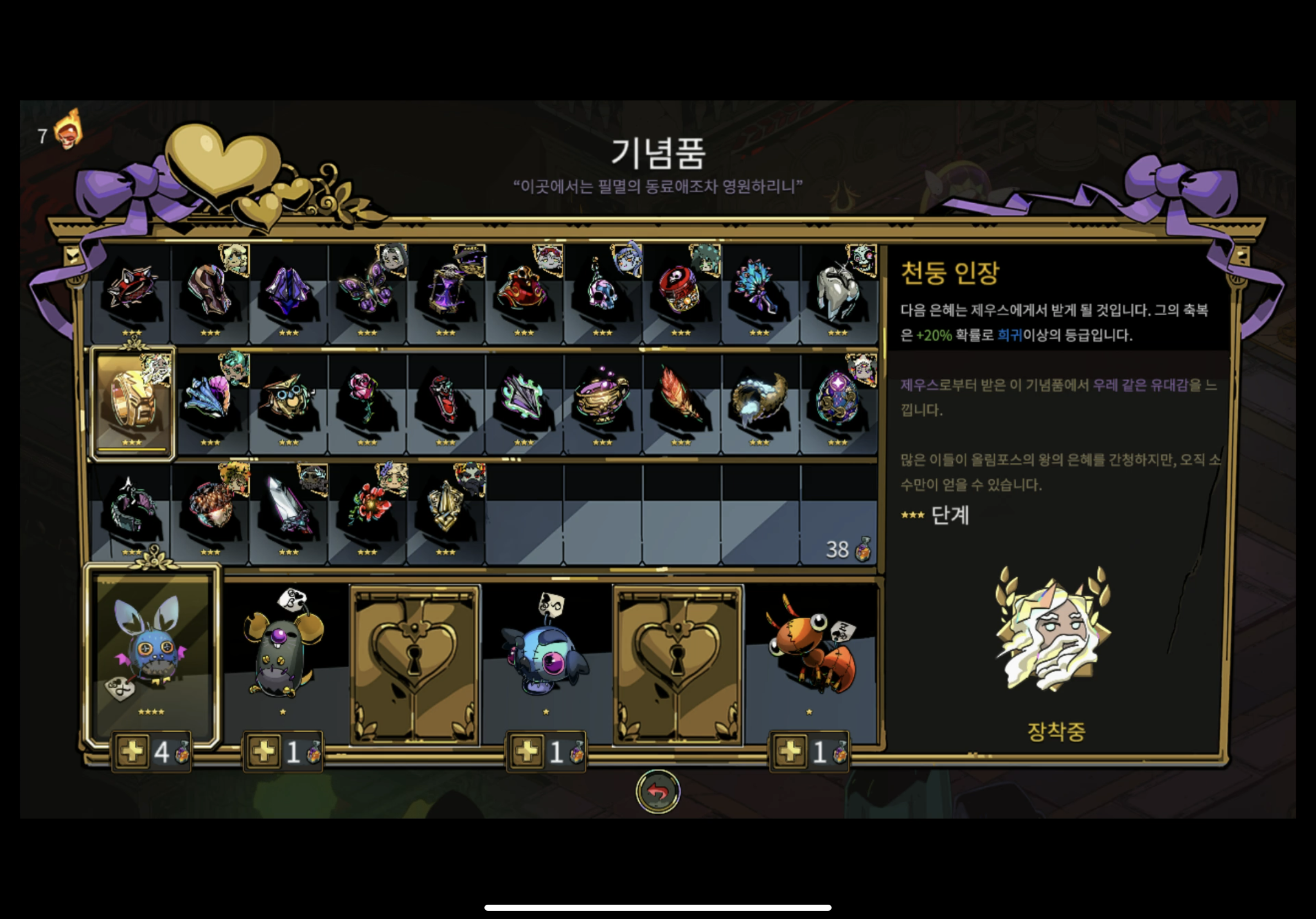Click a locked companion slot with heart keyhole

(413, 664)
